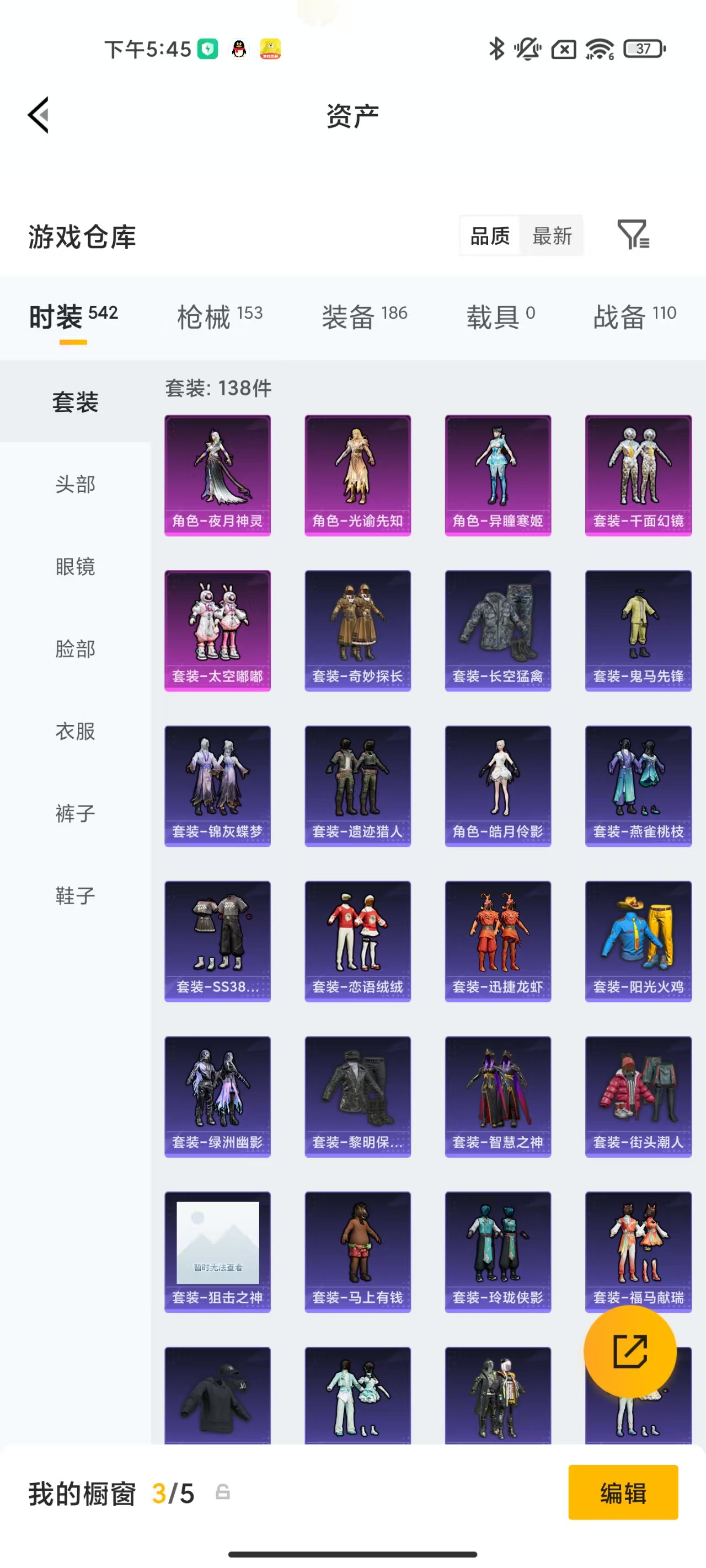Open the 角色-夜月神灵 item card
The height and width of the screenshot is (1568, 706).
(217, 475)
